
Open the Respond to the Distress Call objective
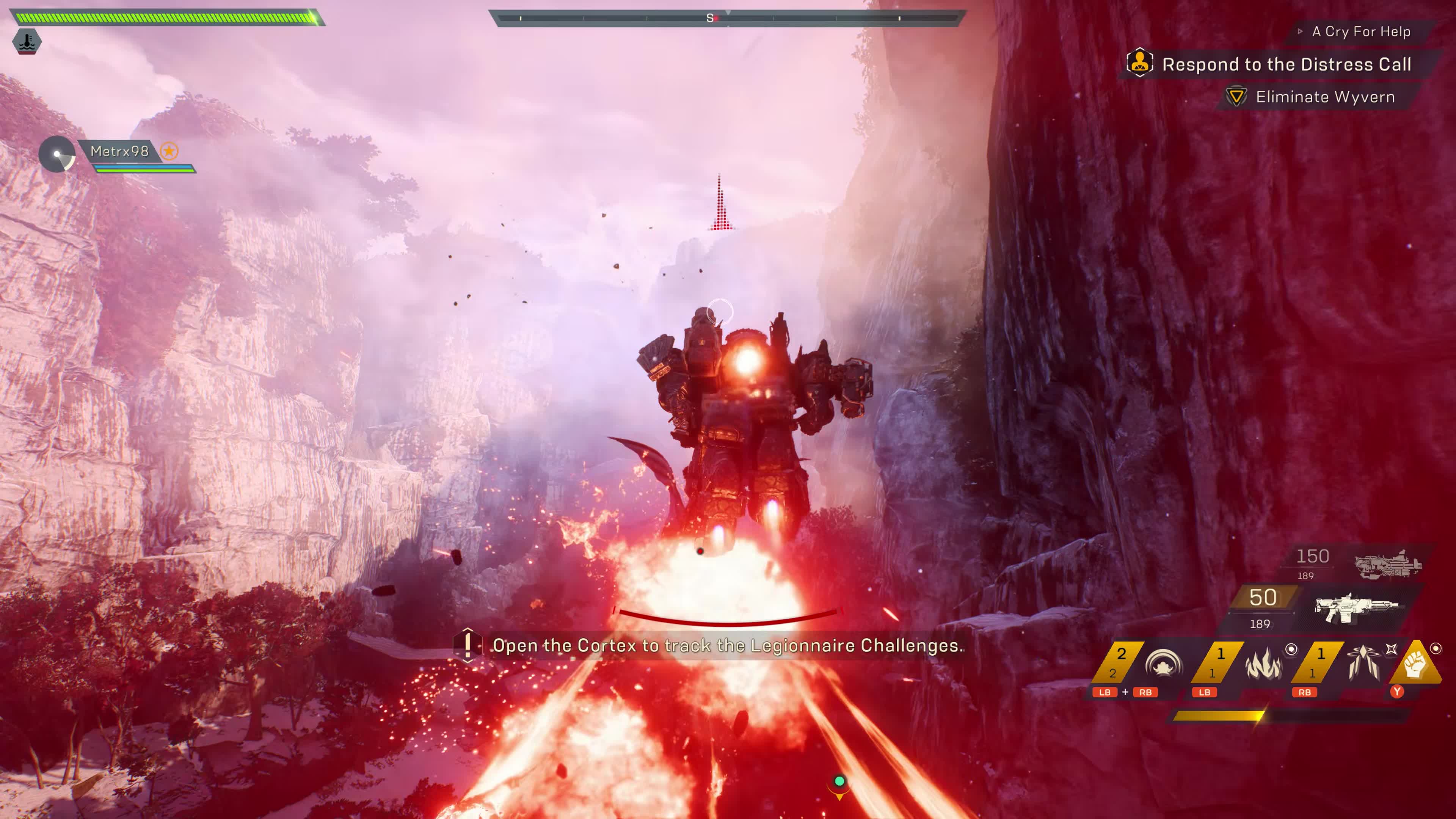click(1286, 64)
